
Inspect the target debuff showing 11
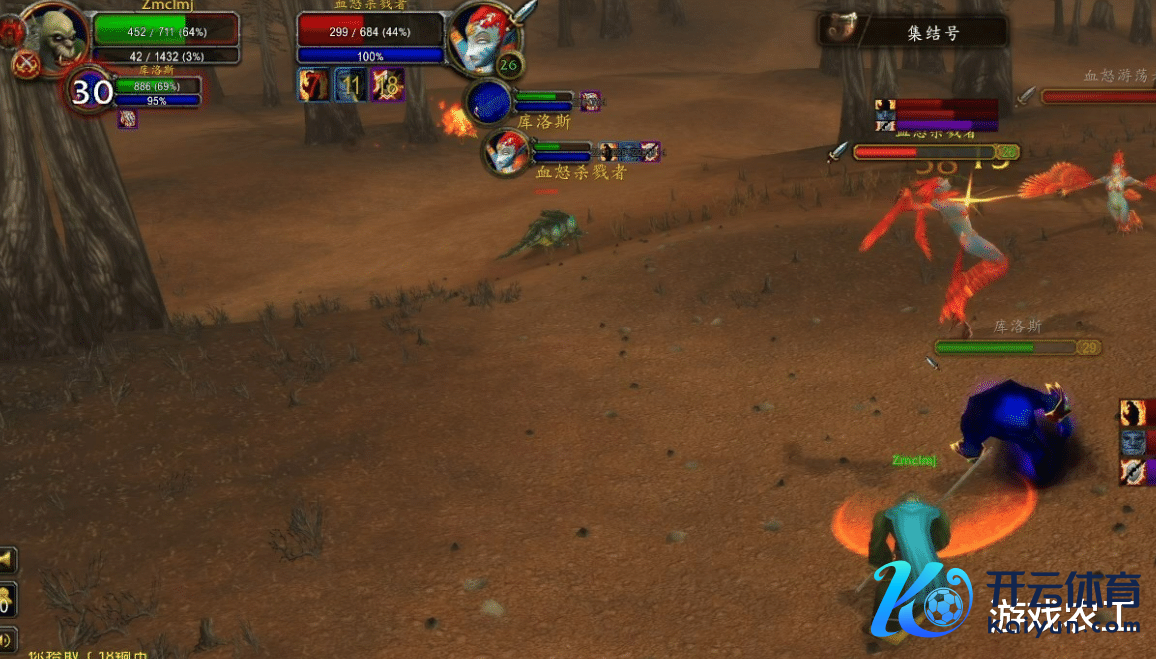click(x=350, y=85)
